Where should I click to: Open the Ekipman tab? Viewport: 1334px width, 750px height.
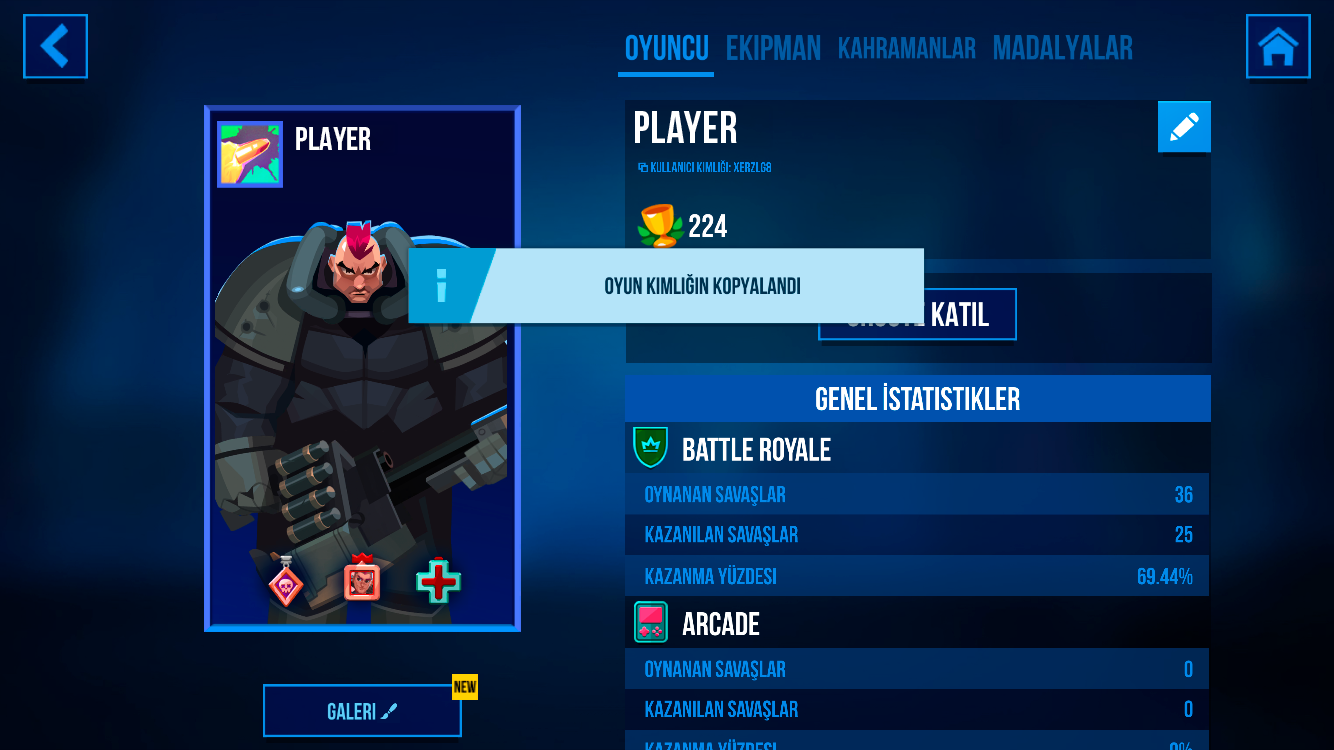coord(773,49)
